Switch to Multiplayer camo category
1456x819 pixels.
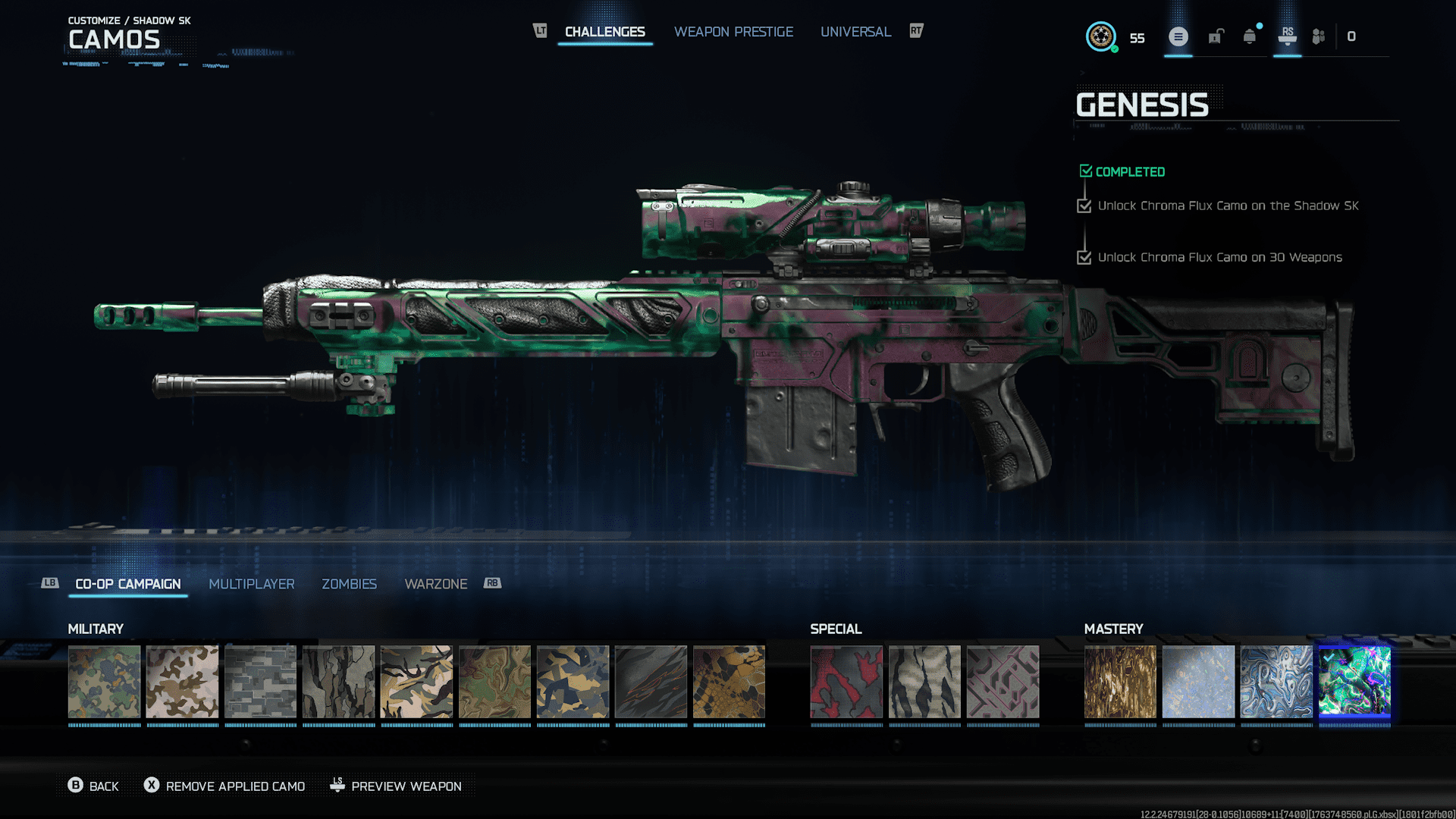tap(251, 584)
